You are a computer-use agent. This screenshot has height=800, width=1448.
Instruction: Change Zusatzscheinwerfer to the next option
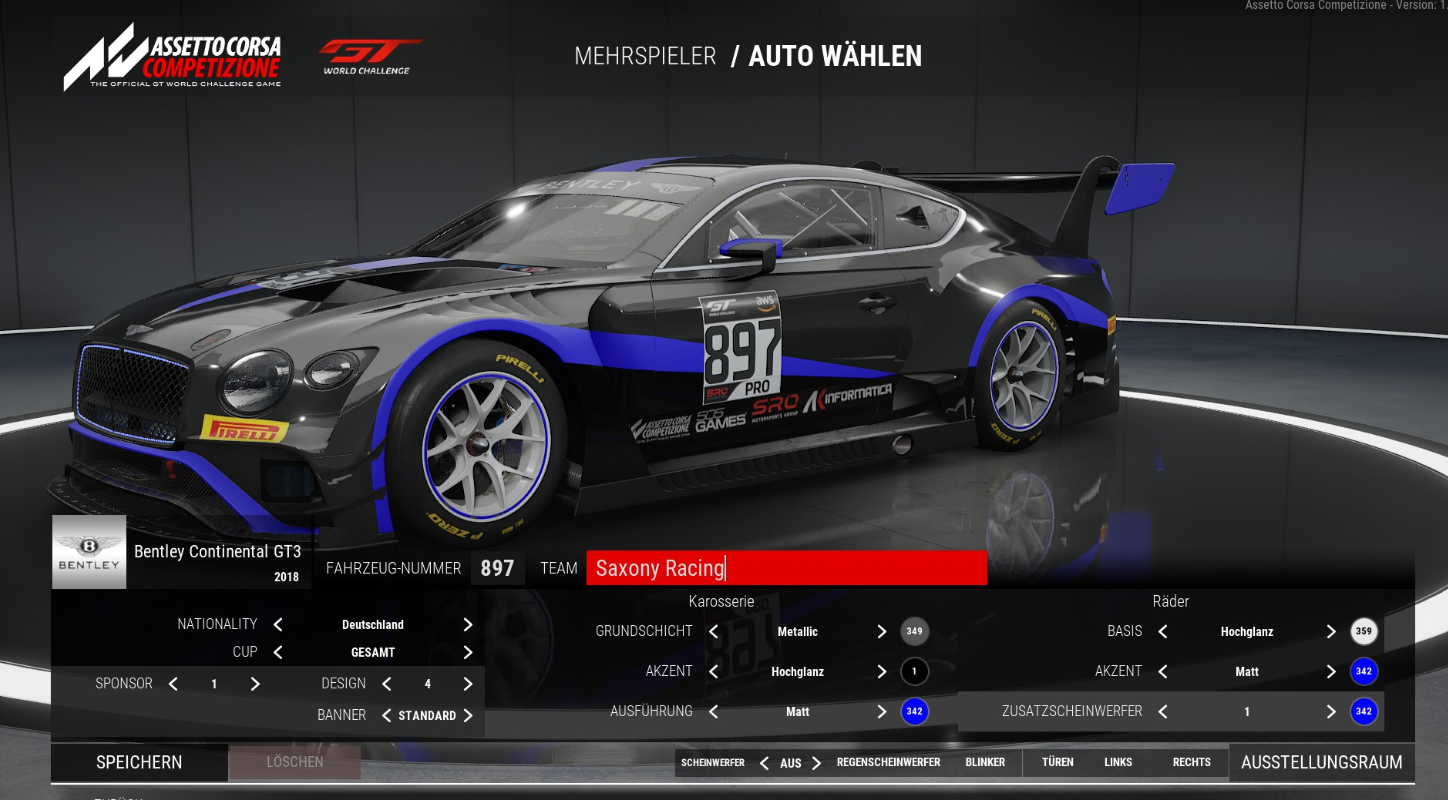coord(1331,712)
